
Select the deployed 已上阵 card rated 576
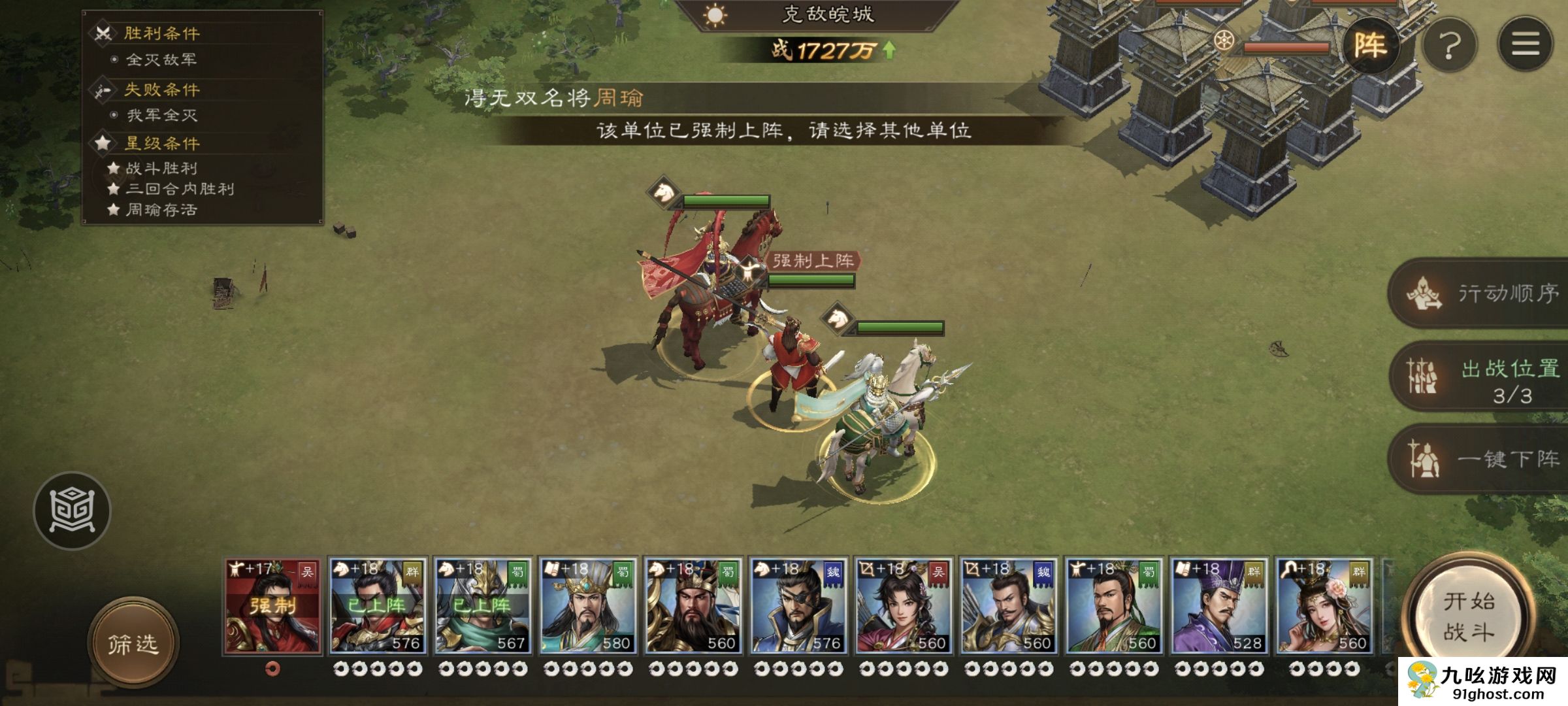378,606
